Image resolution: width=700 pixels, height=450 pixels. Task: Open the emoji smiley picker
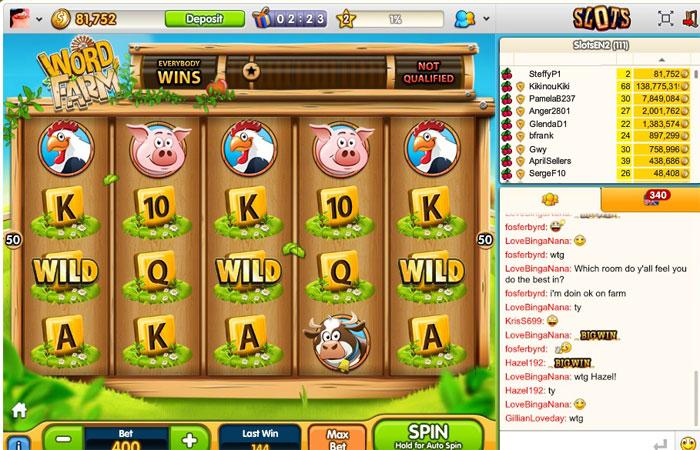[x=687, y=442]
